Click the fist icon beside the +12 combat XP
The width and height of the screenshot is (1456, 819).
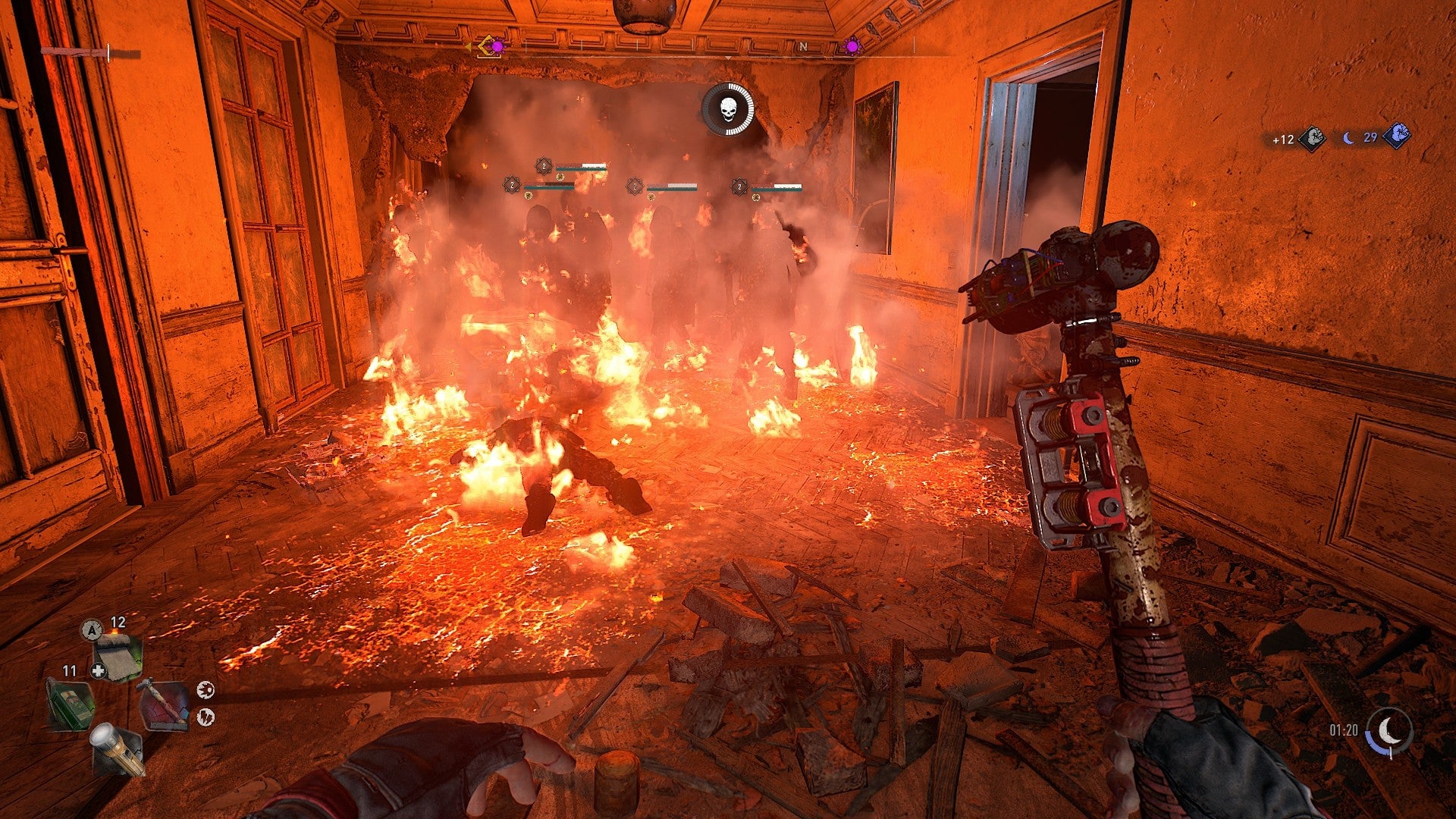coord(1313,138)
